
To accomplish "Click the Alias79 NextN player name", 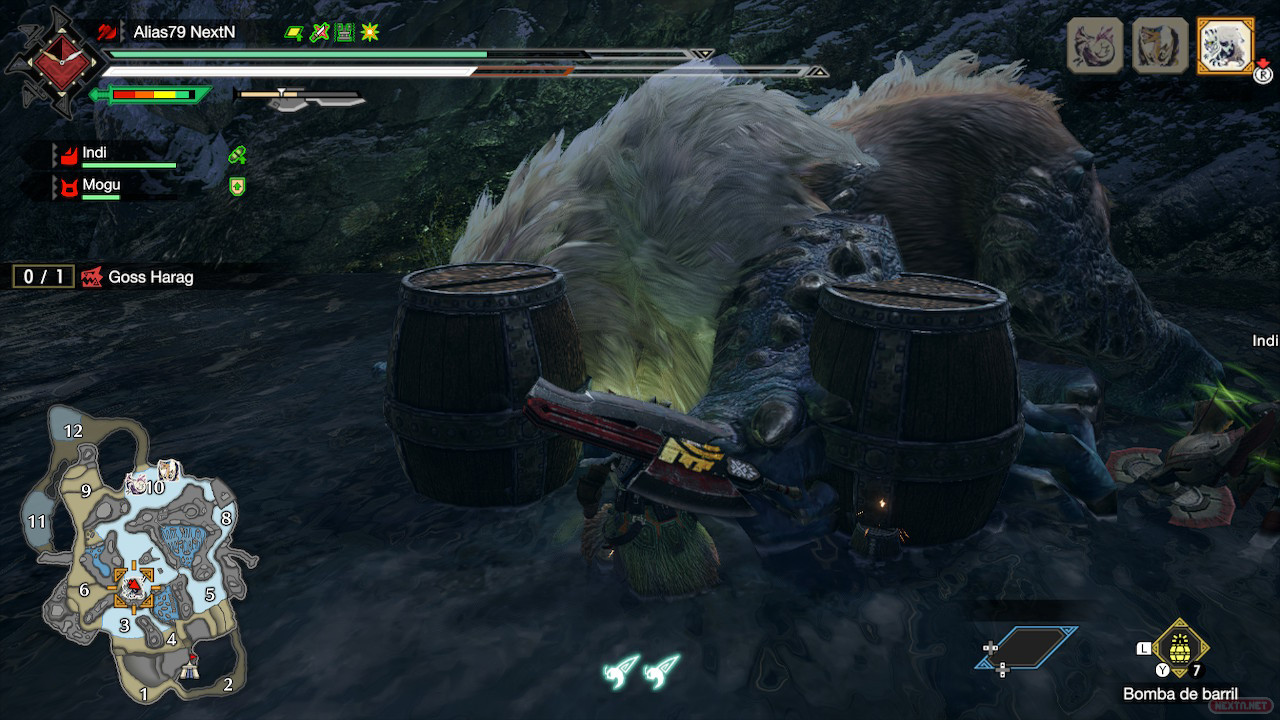I will click(184, 32).
